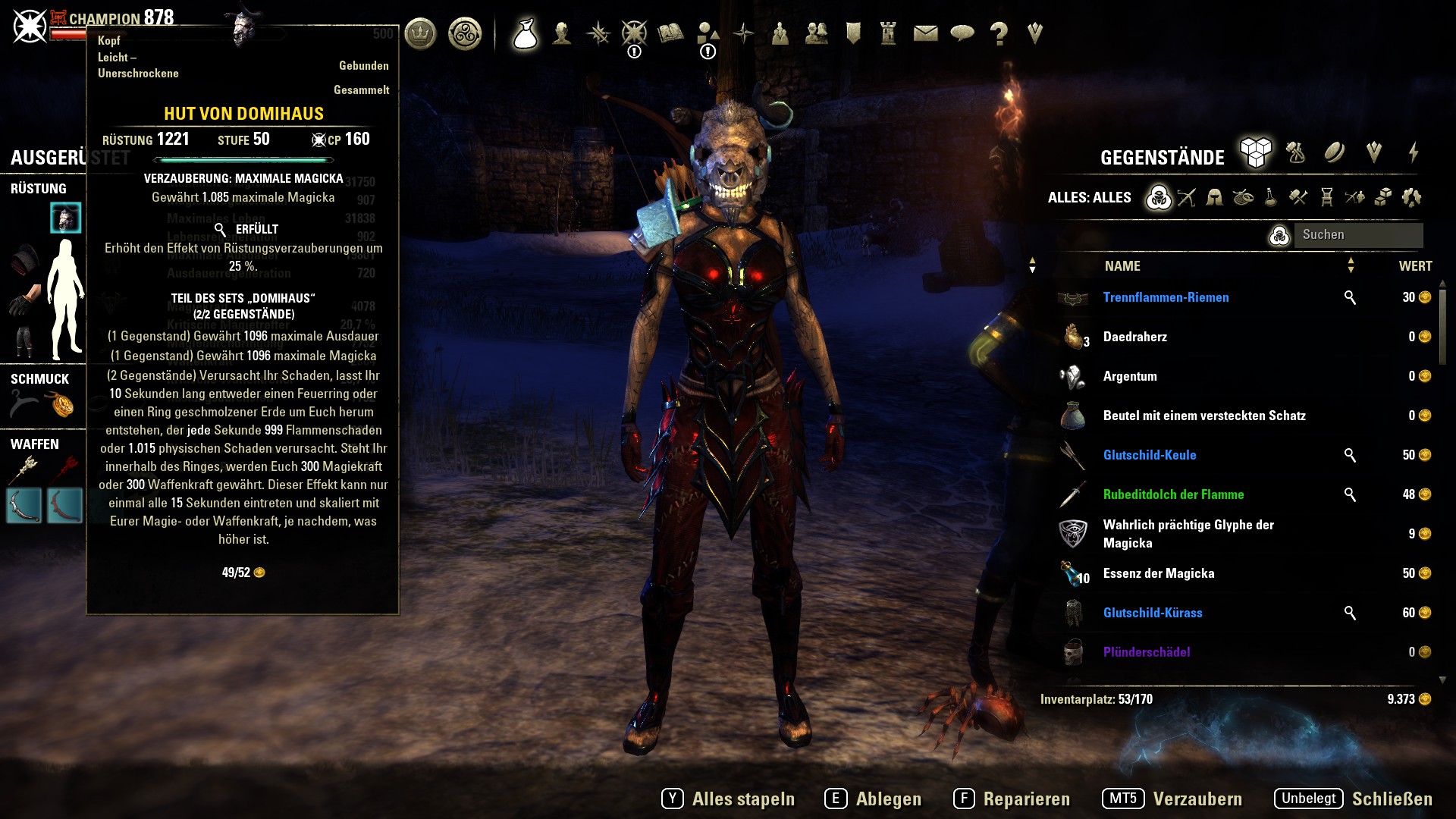Open the inventory bag menu
This screenshot has height=819, width=1456.
(525, 33)
